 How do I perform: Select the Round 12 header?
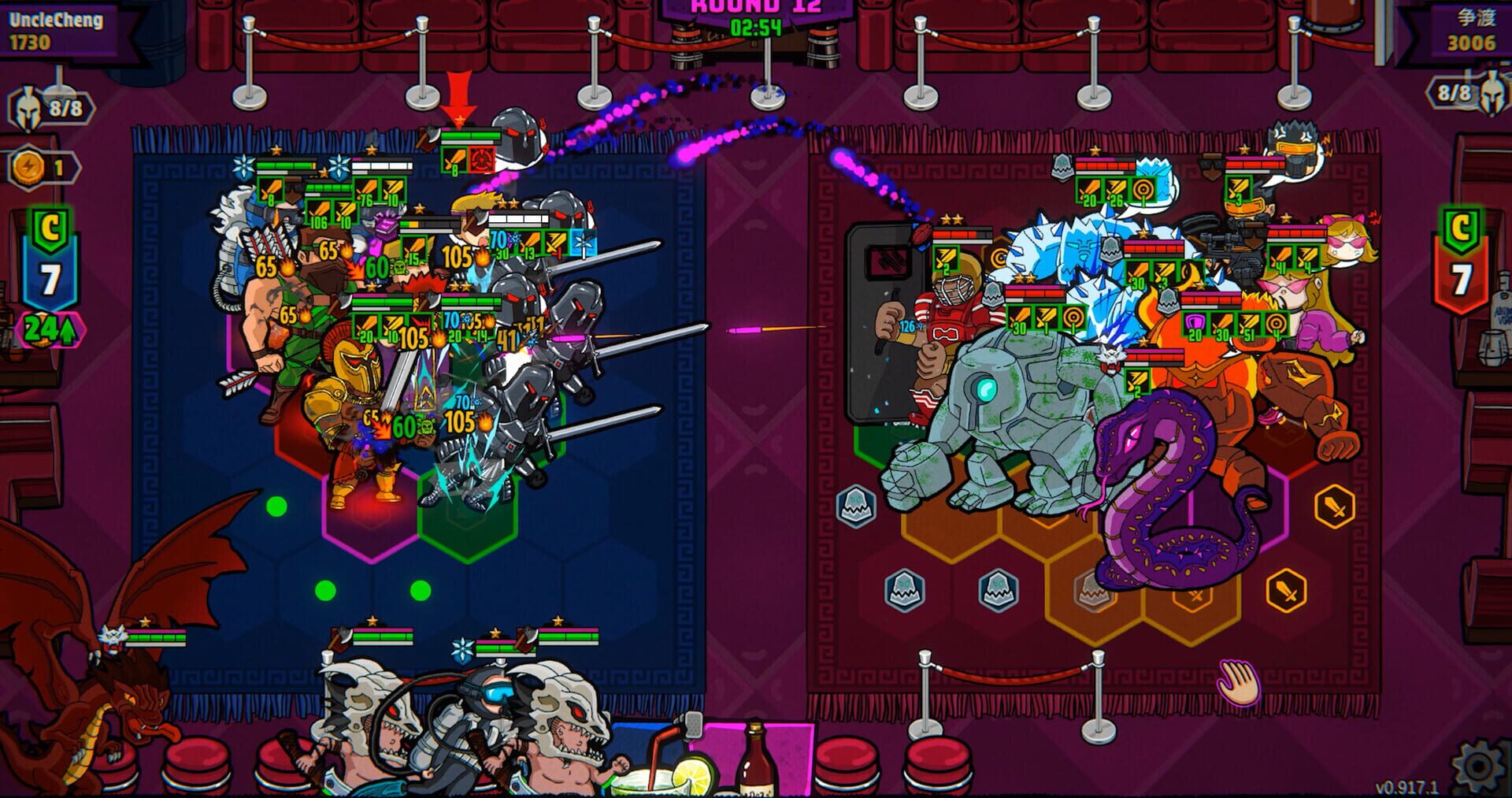tap(754, 6)
